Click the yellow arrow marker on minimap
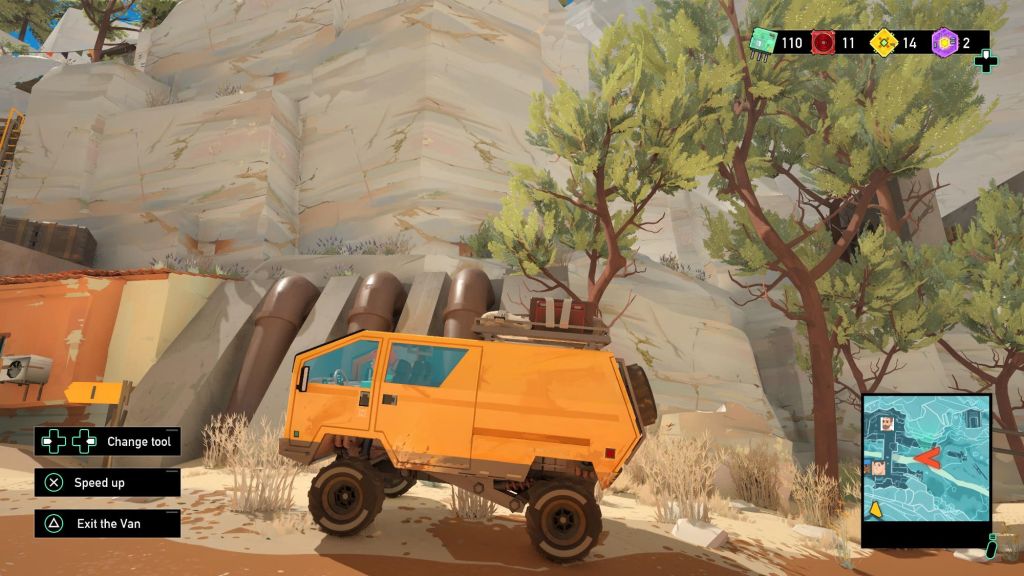 click(x=875, y=510)
